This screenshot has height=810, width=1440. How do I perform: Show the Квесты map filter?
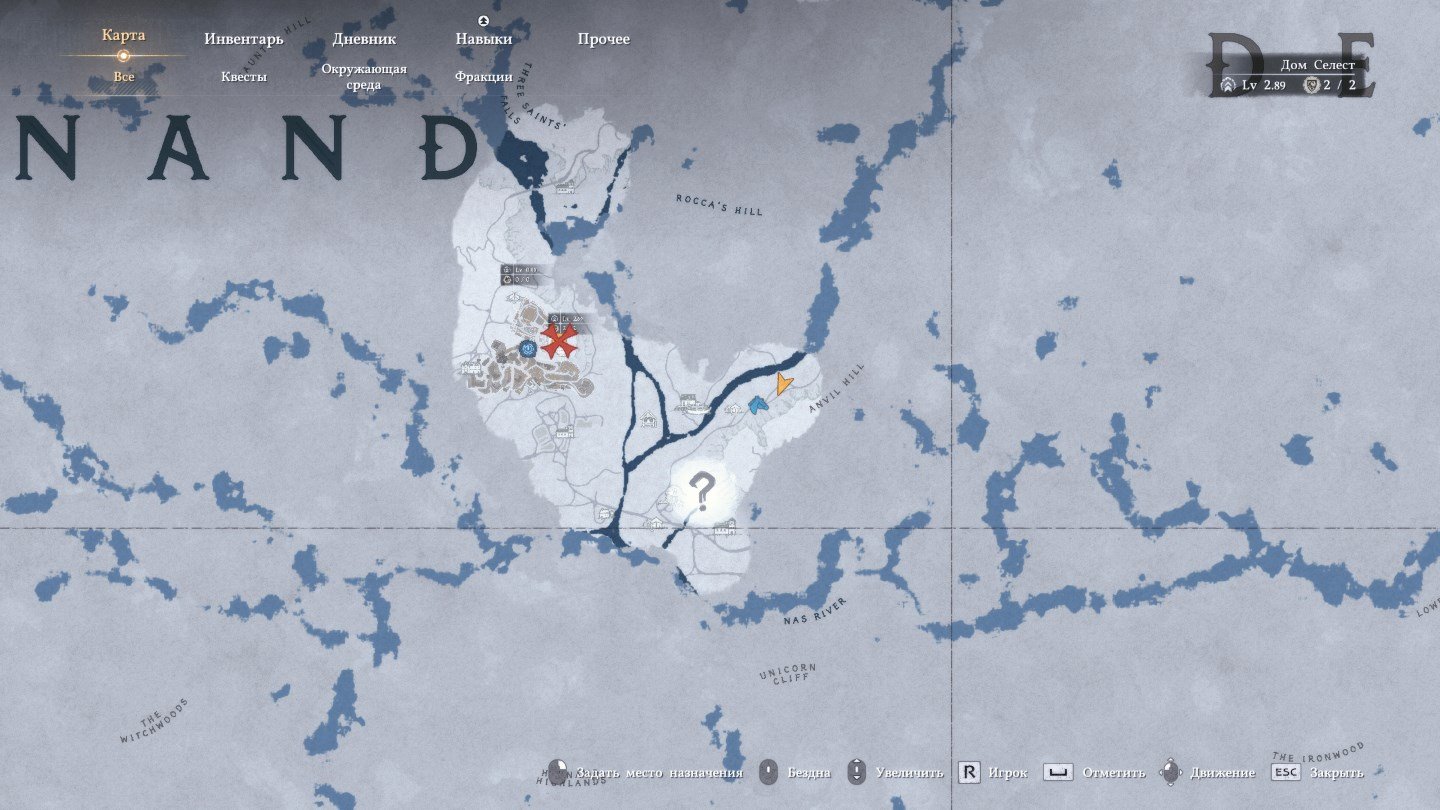point(244,77)
